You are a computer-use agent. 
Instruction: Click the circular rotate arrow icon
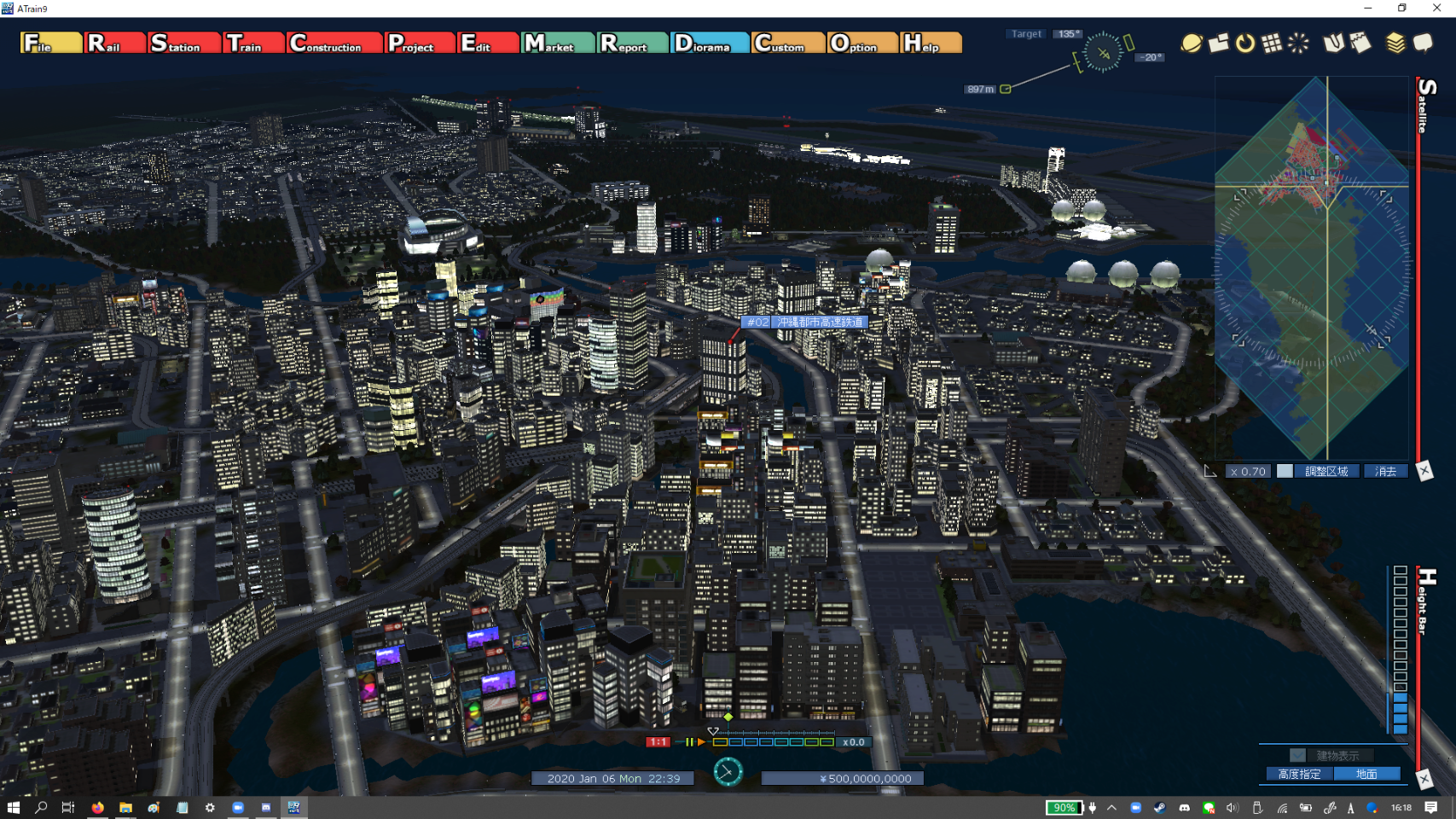pyautogui.click(x=1245, y=43)
